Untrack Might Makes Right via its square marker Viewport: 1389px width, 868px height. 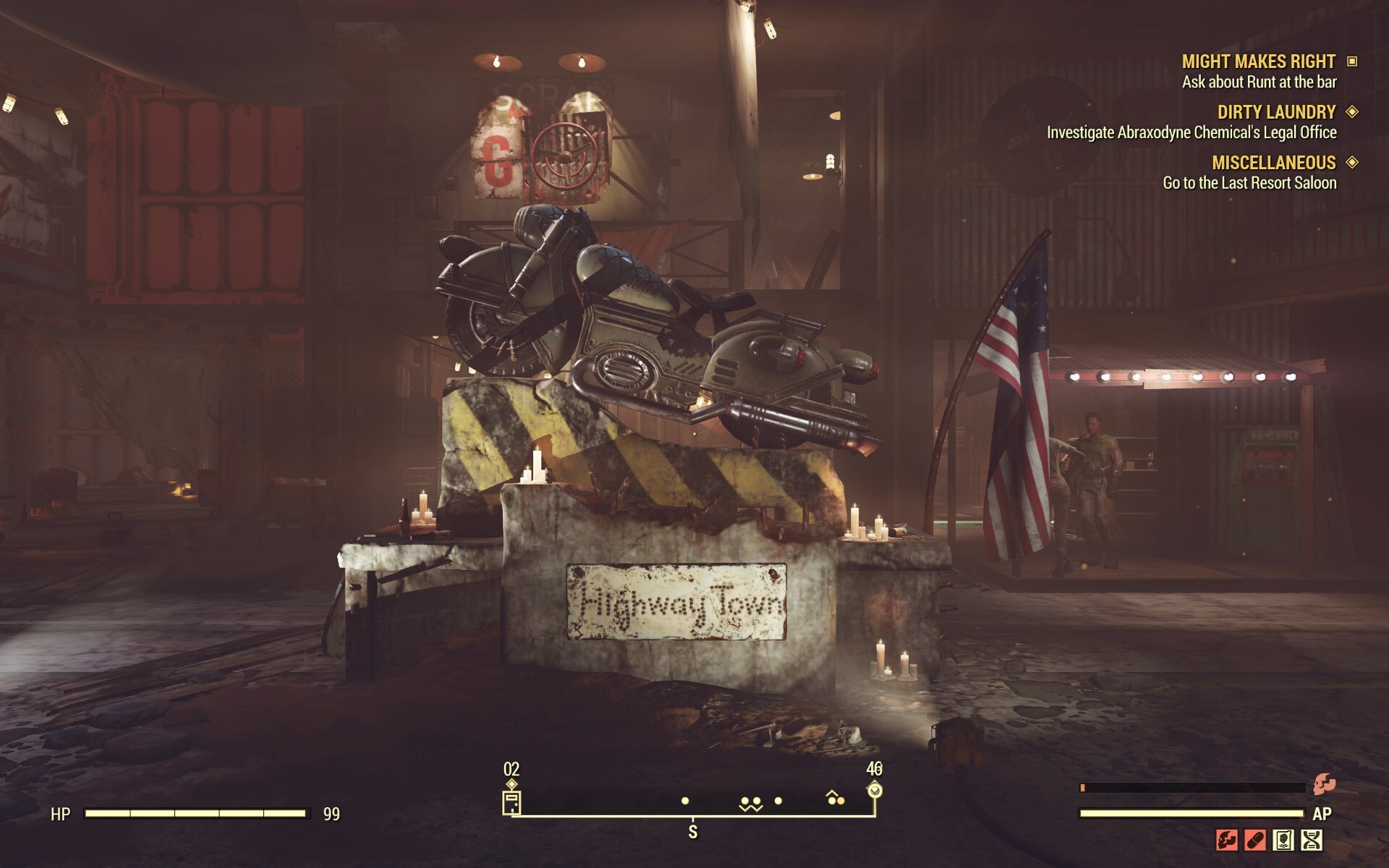click(x=1351, y=62)
